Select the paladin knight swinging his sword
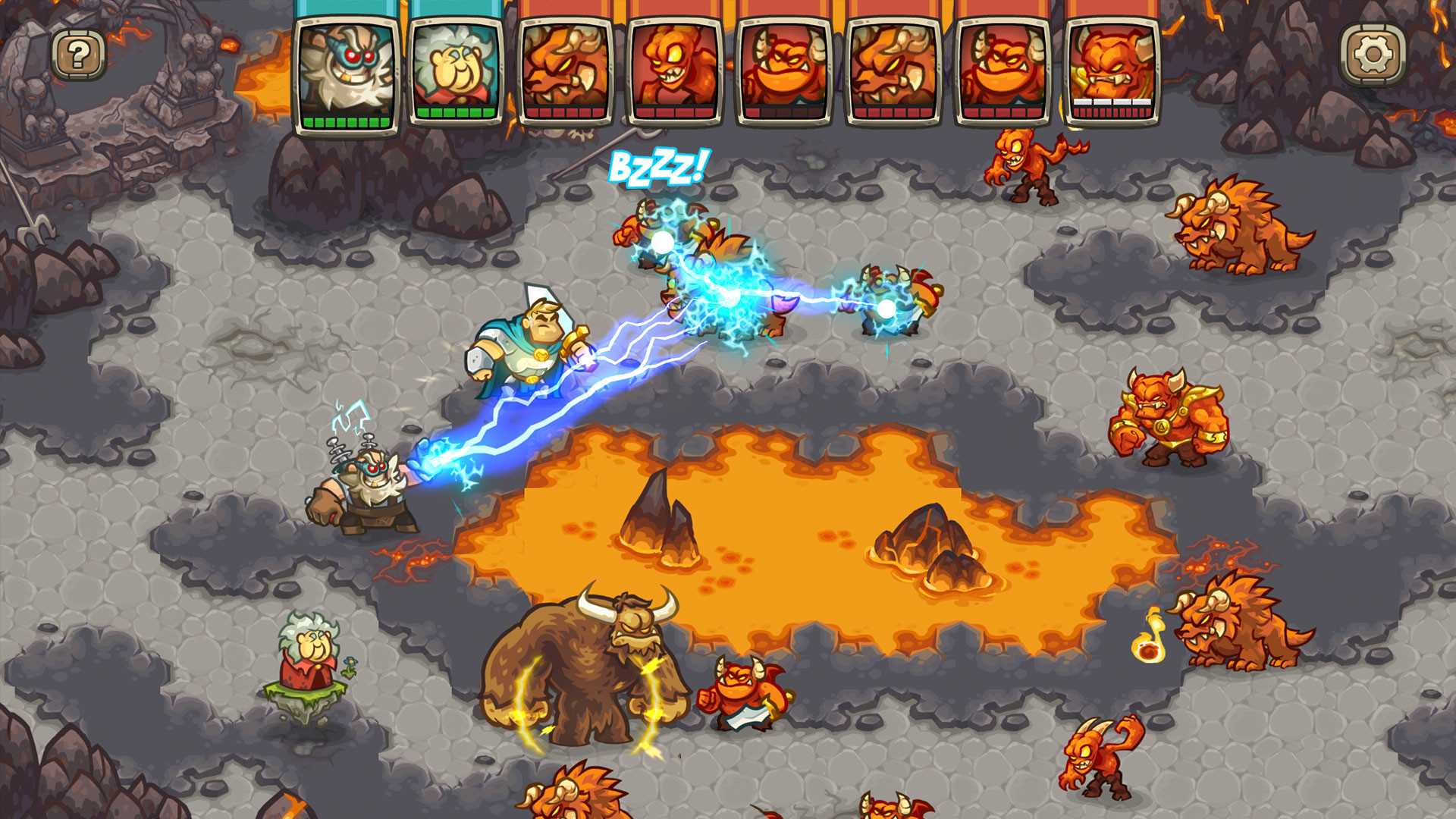1456x819 pixels. click(531, 349)
